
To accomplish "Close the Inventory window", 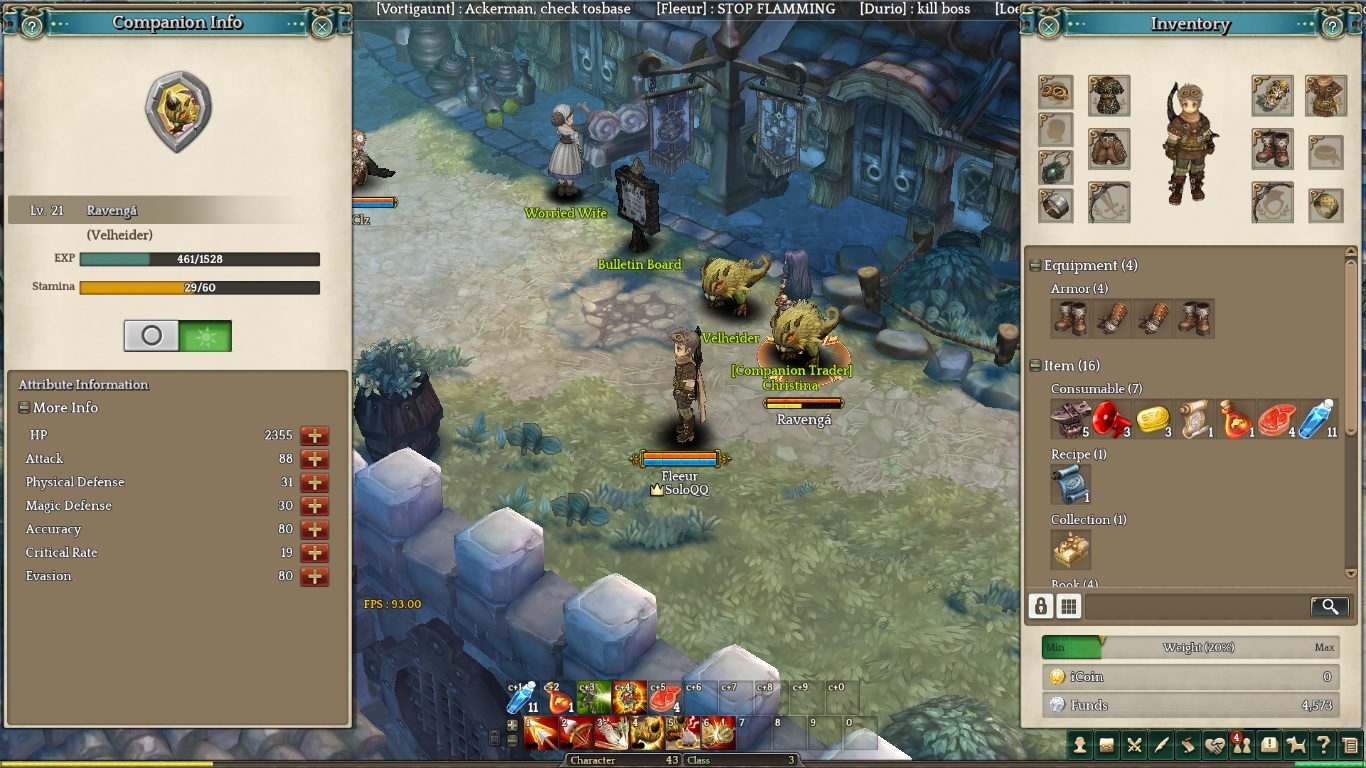I will (1049, 26).
